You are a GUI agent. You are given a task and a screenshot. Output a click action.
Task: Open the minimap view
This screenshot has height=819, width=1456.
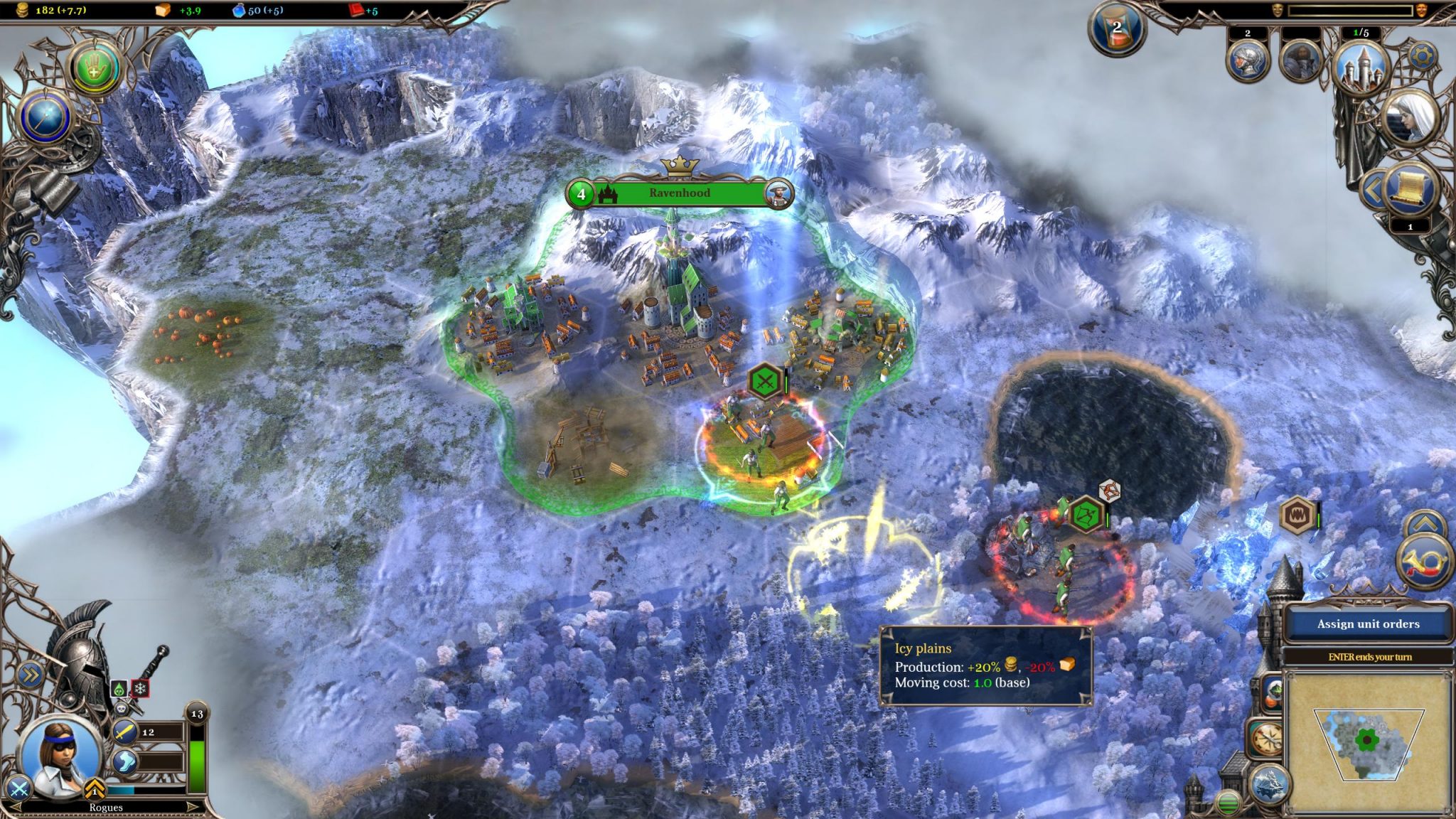1368,742
